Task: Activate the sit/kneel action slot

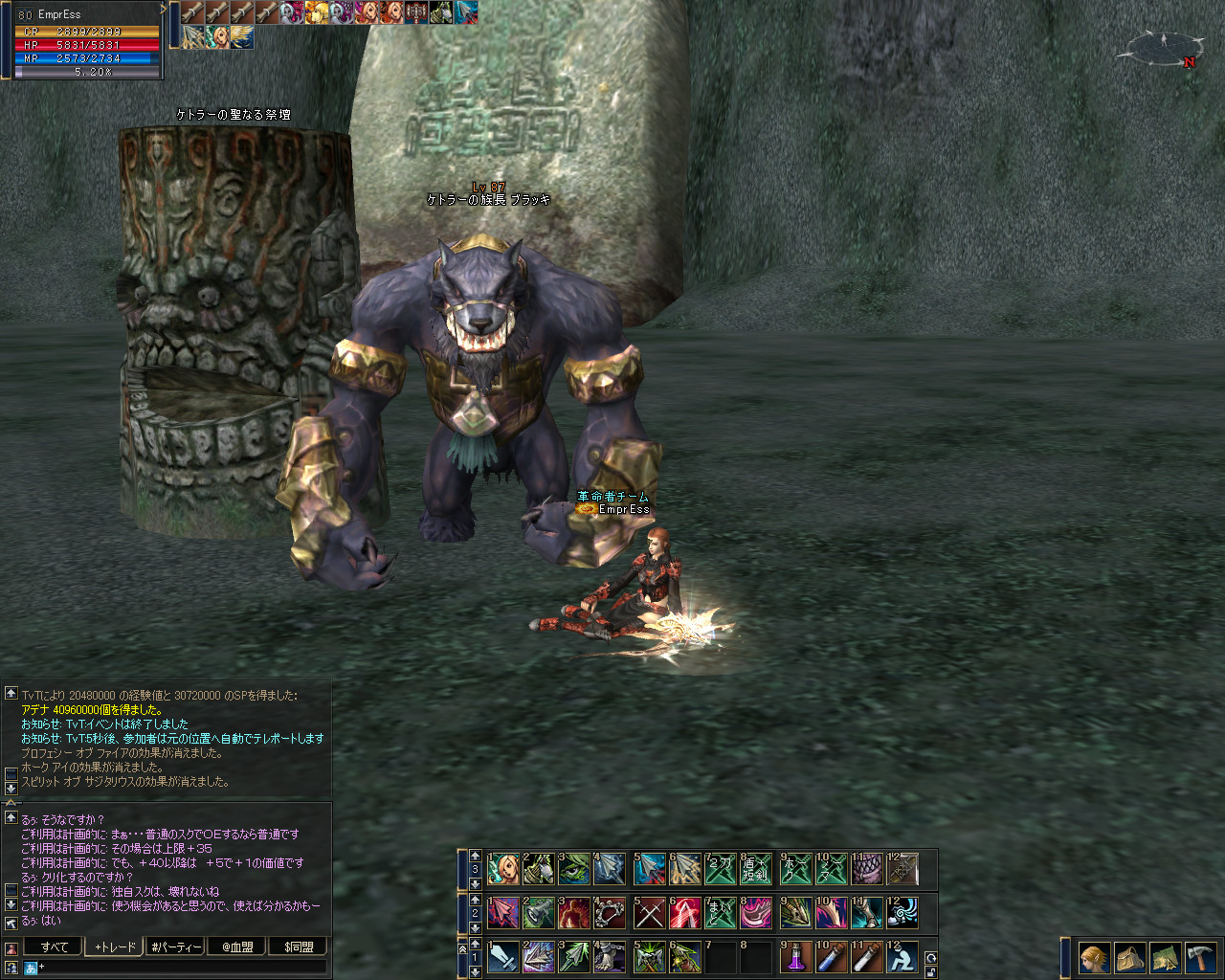Action: [902, 957]
